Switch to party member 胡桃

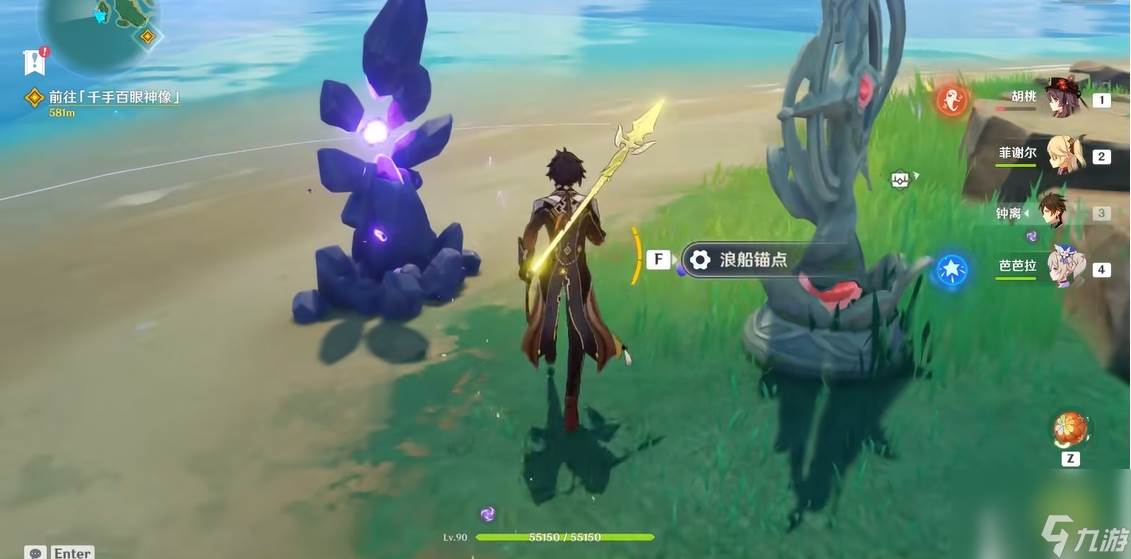point(1060,99)
